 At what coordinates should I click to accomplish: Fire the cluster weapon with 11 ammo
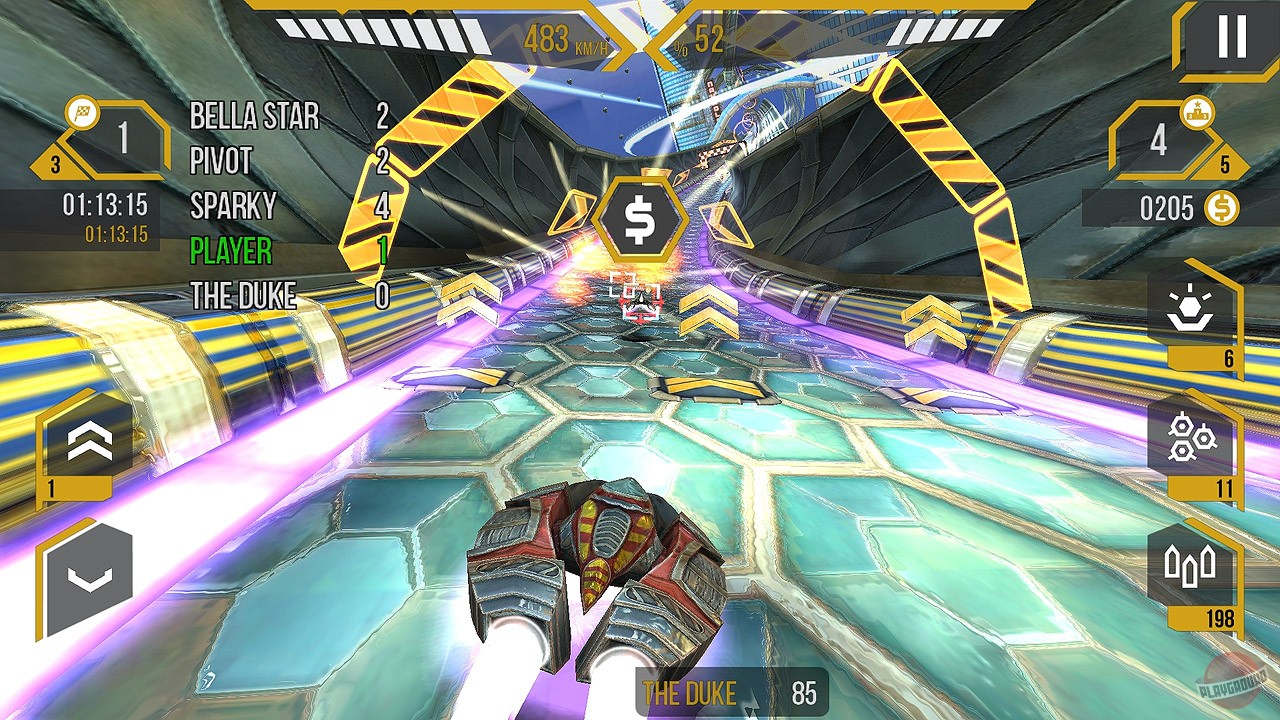tap(1190, 440)
